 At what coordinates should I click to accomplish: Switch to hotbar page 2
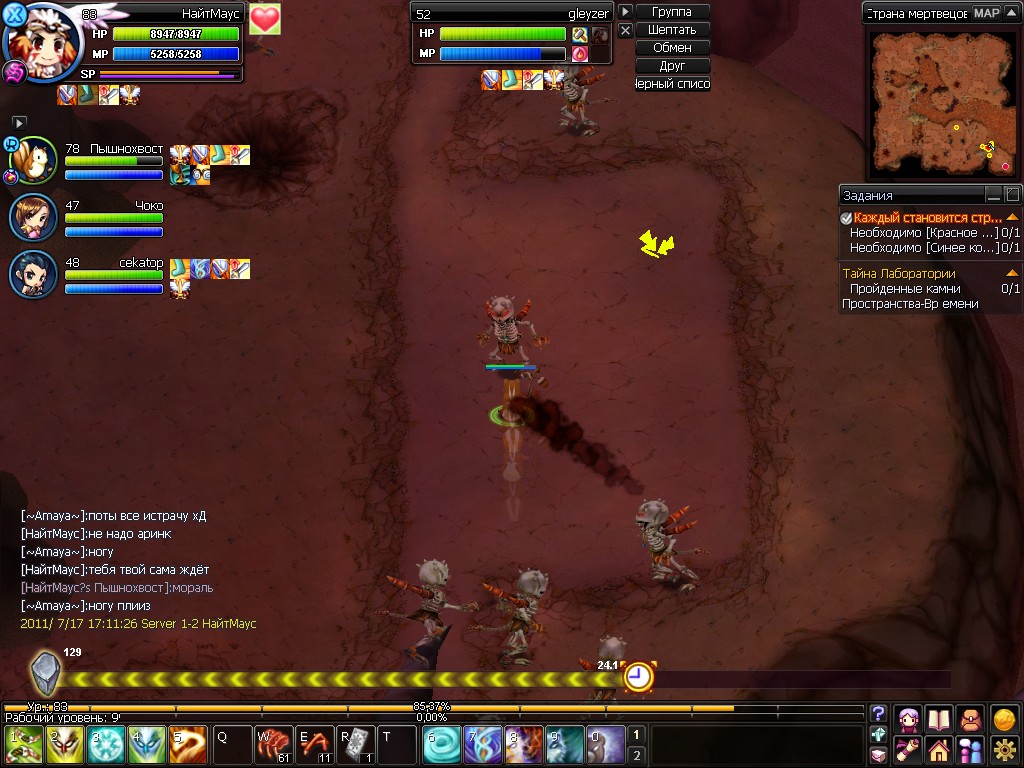(x=636, y=755)
